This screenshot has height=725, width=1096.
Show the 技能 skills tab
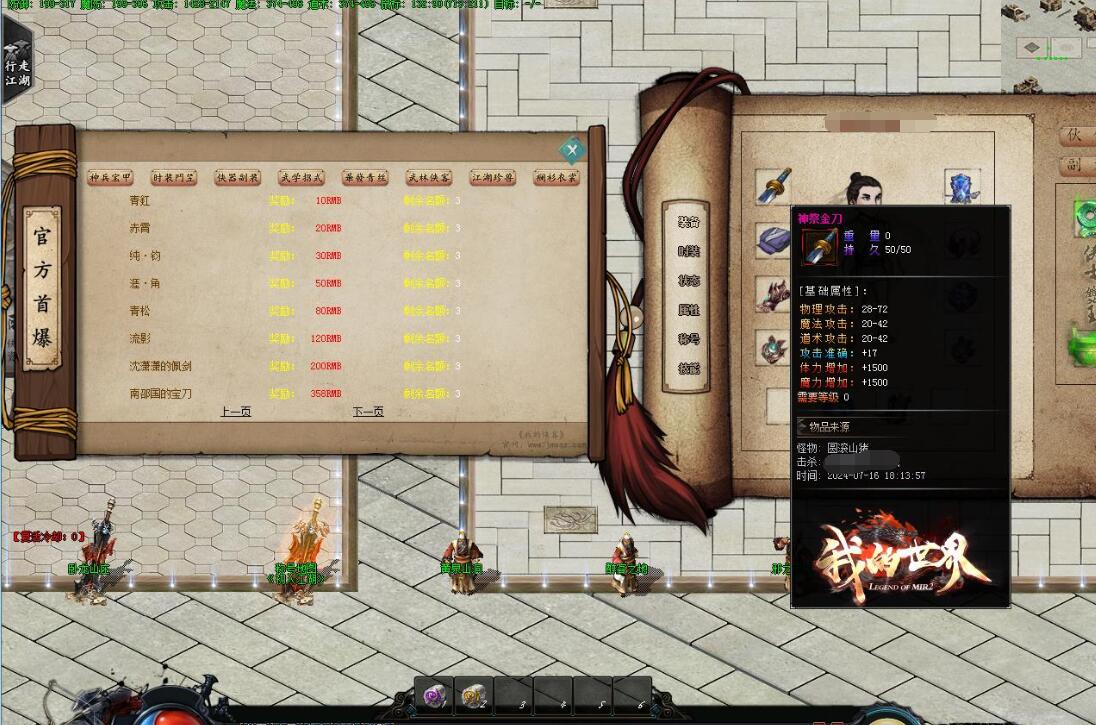[688, 369]
